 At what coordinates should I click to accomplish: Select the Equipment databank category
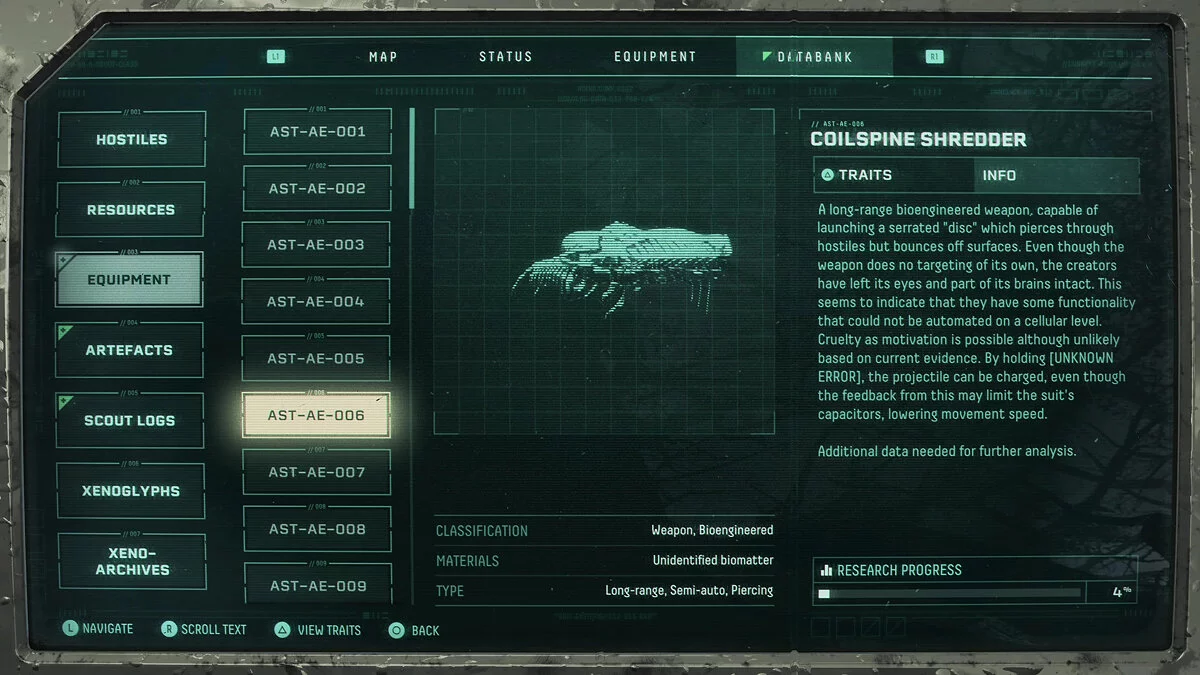point(129,280)
